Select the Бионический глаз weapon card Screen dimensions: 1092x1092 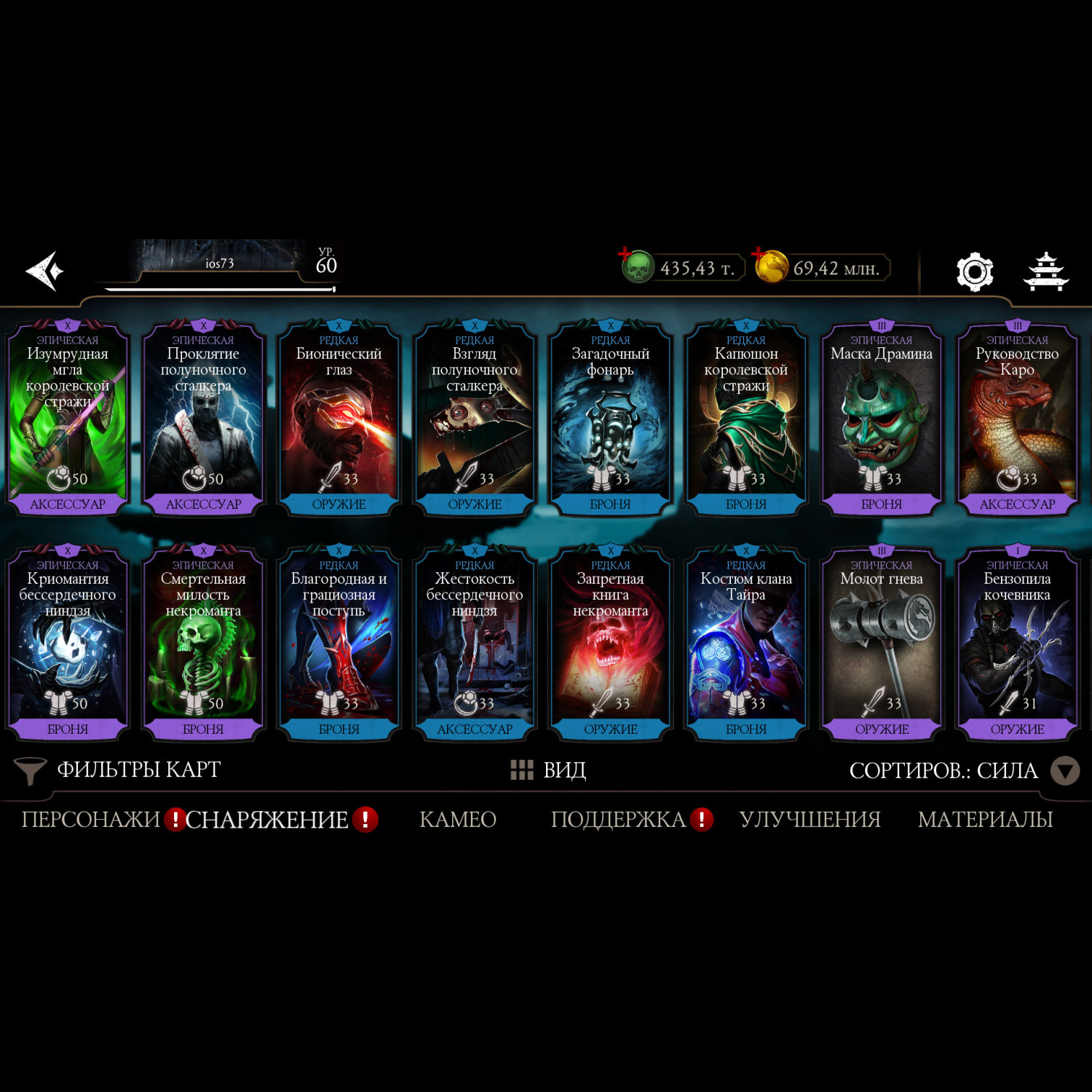(339, 419)
